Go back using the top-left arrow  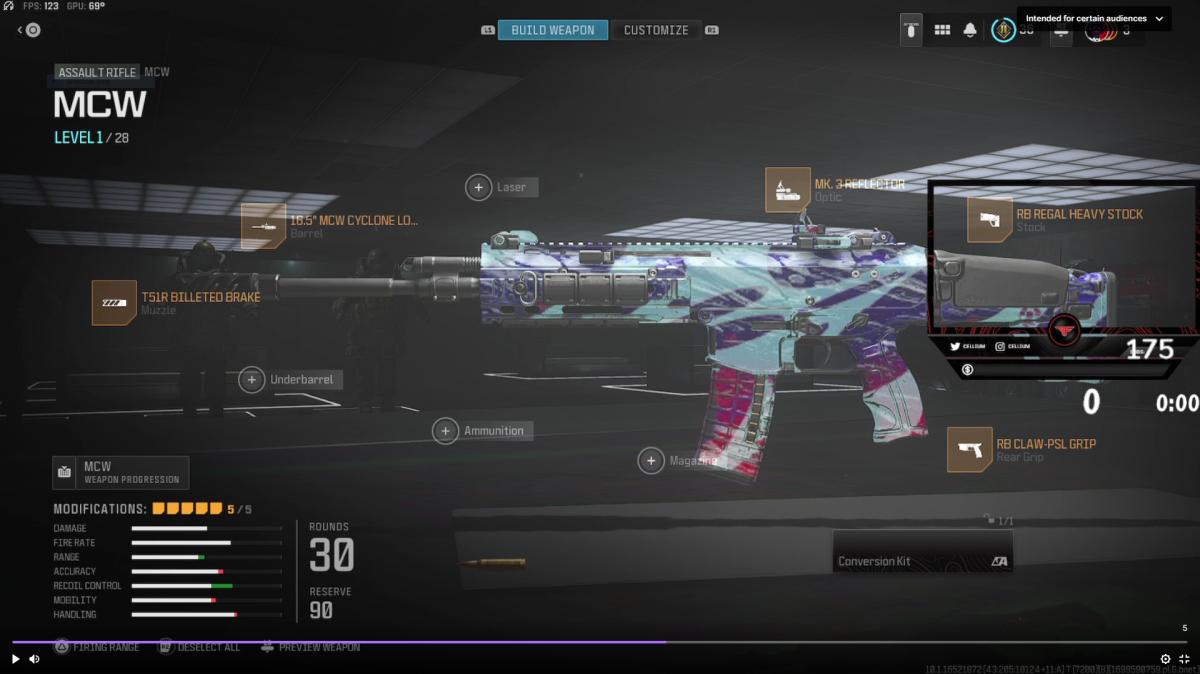point(29,30)
